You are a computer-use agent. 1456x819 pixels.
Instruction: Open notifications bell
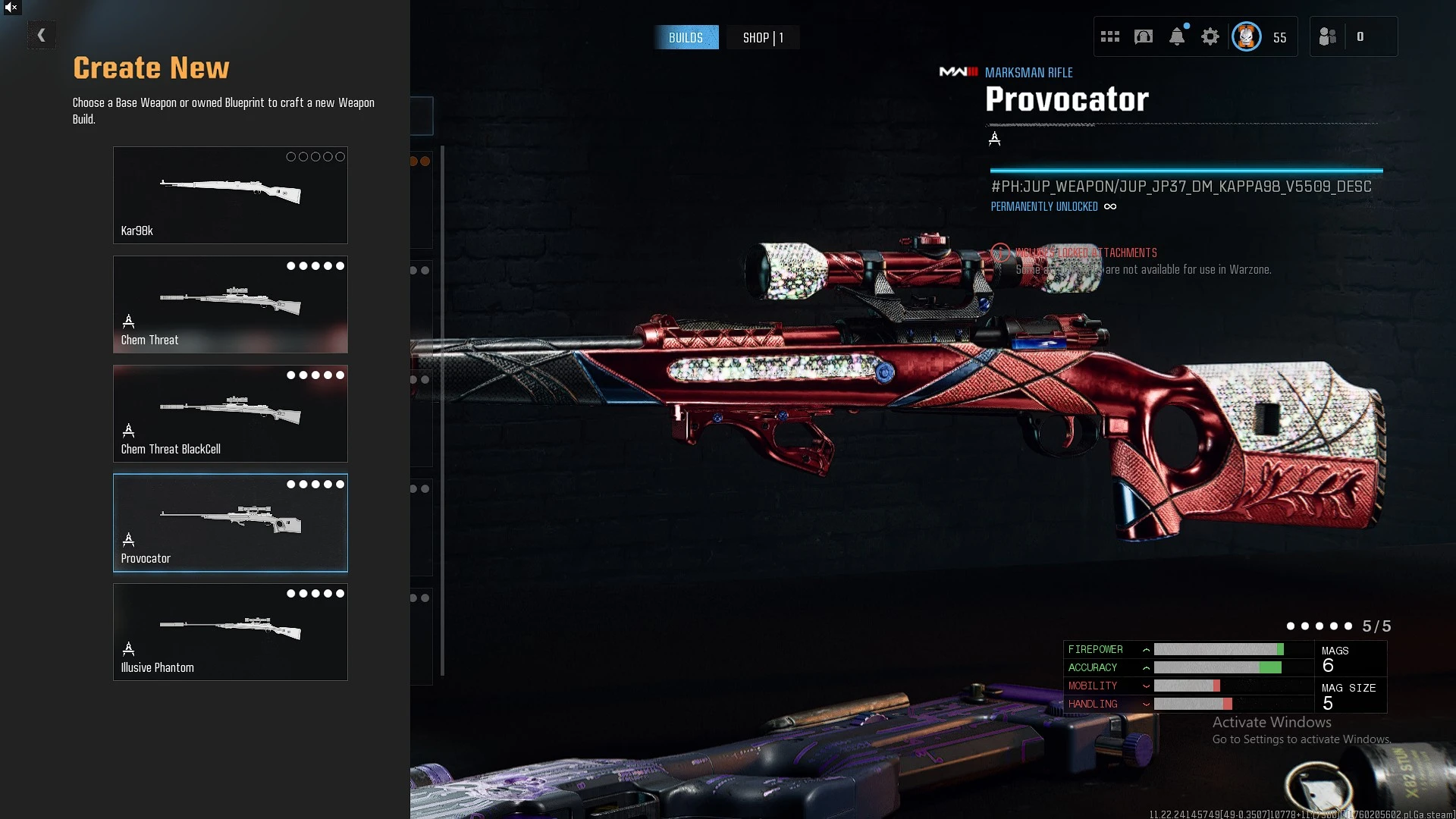(1177, 36)
